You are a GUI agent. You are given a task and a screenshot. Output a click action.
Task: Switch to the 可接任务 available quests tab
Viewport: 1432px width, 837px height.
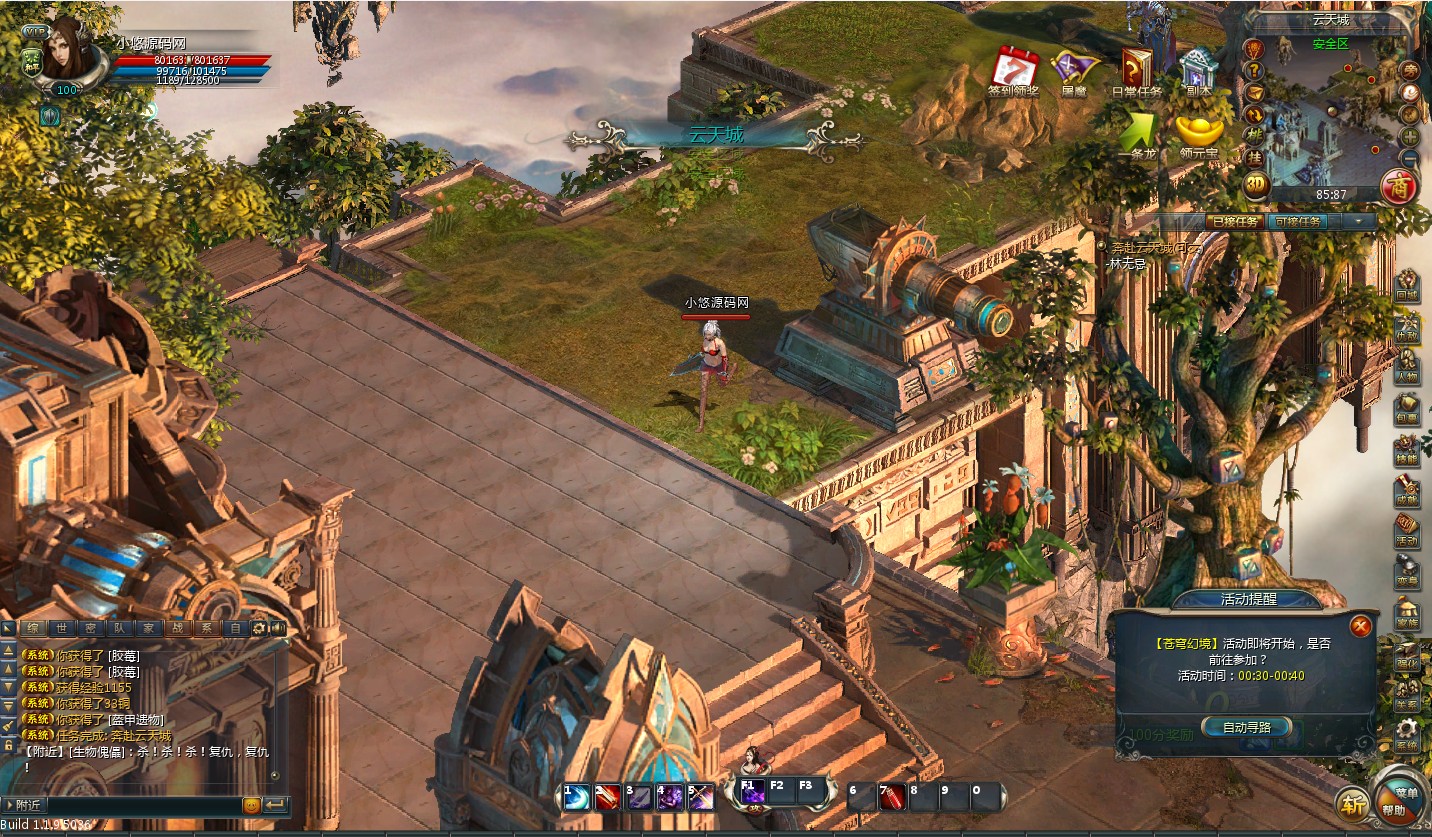[x=1299, y=222]
